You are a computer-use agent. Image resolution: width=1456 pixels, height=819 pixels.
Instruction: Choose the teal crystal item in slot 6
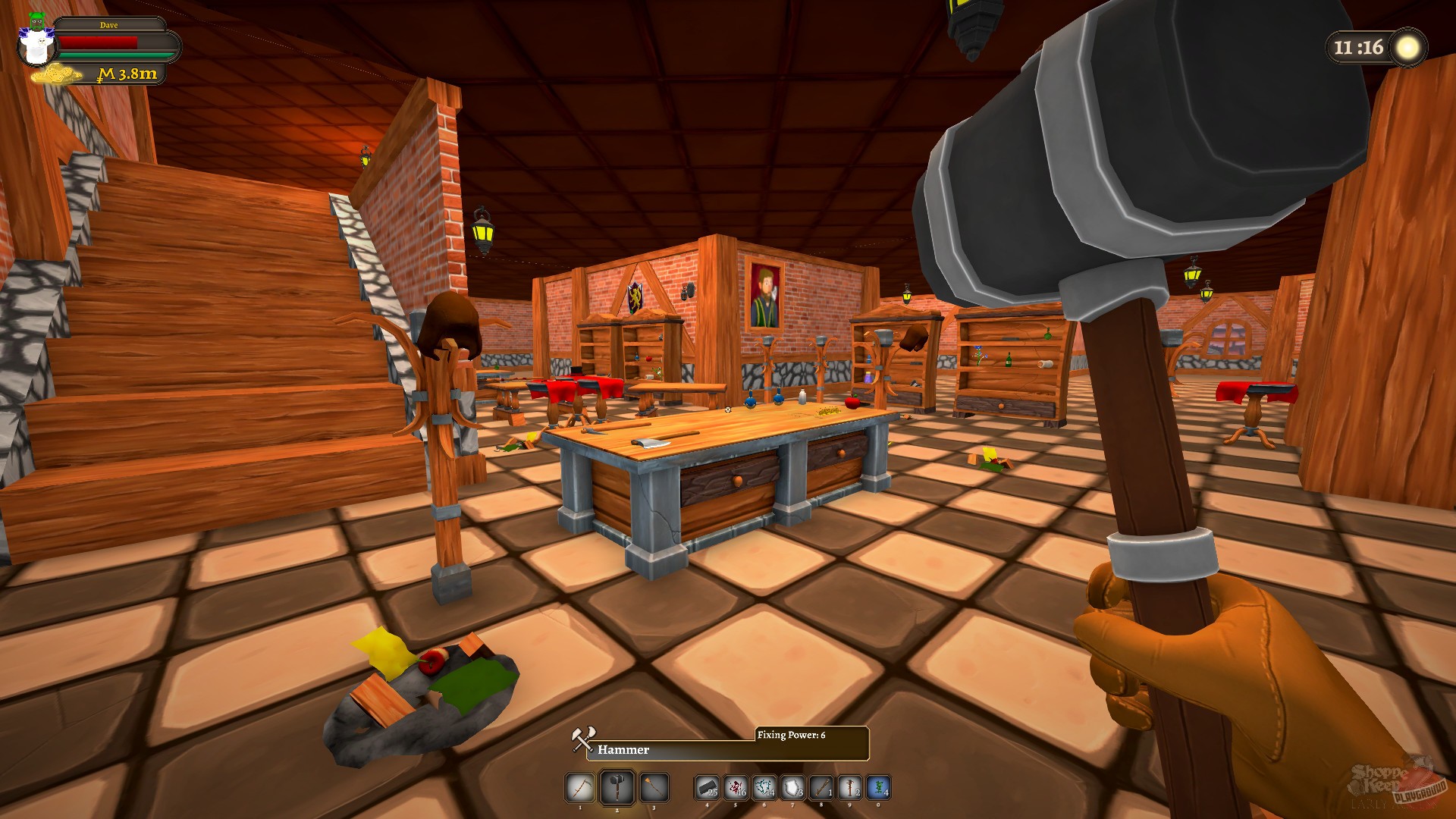(764, 789)
